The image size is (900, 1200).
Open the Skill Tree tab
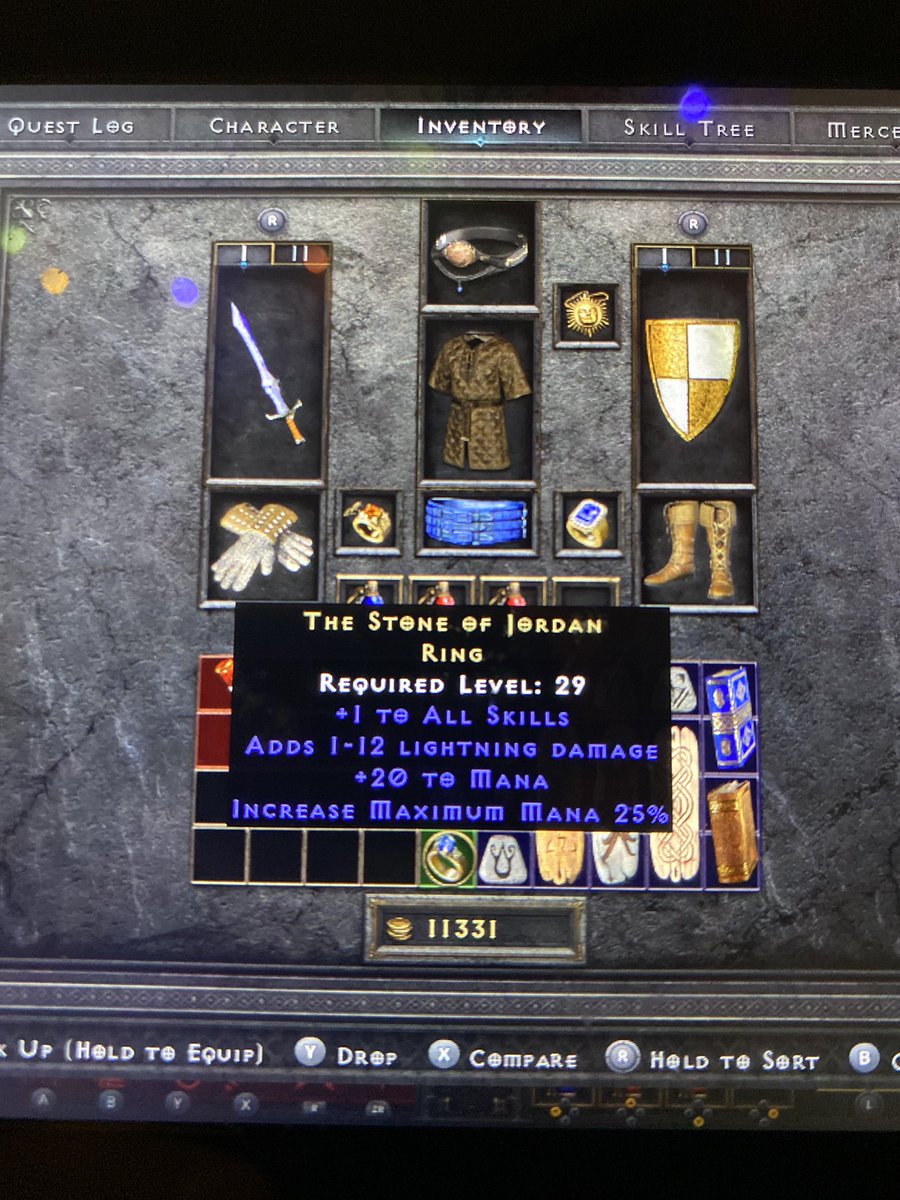click(x=689, y=128)
